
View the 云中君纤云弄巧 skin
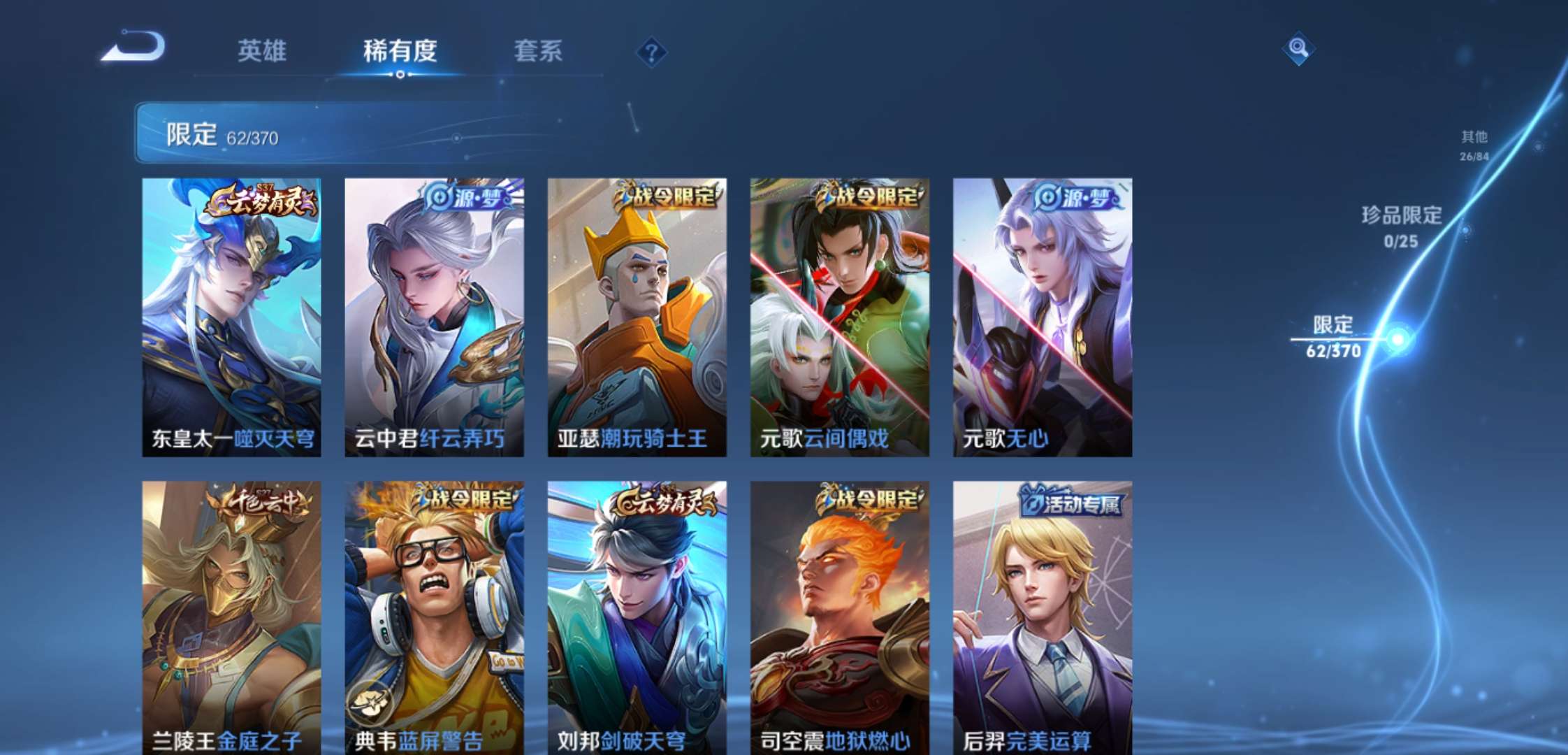433,315
